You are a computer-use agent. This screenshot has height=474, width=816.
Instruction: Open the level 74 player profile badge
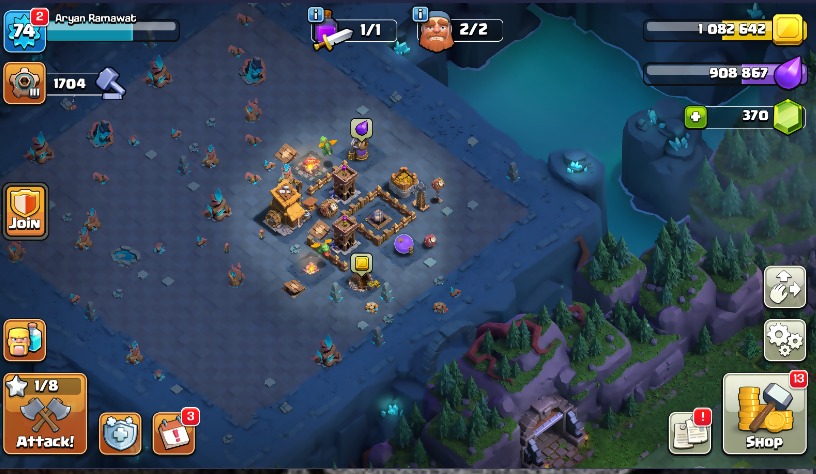point(24,32)
